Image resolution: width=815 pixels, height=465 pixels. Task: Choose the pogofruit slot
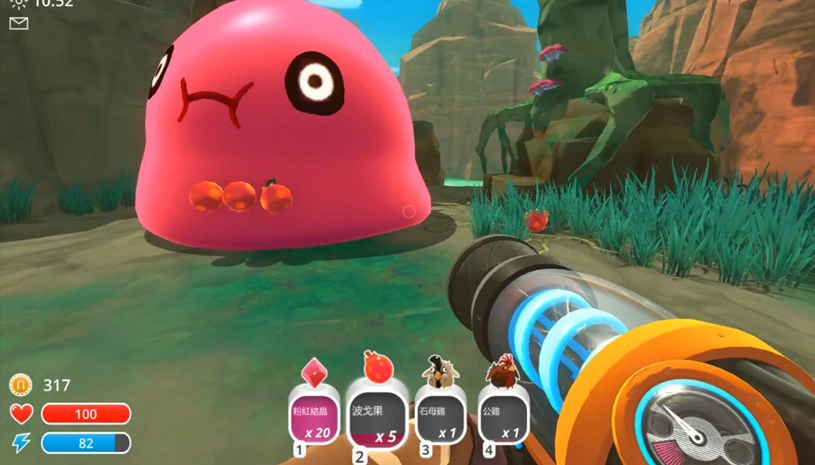376,414
